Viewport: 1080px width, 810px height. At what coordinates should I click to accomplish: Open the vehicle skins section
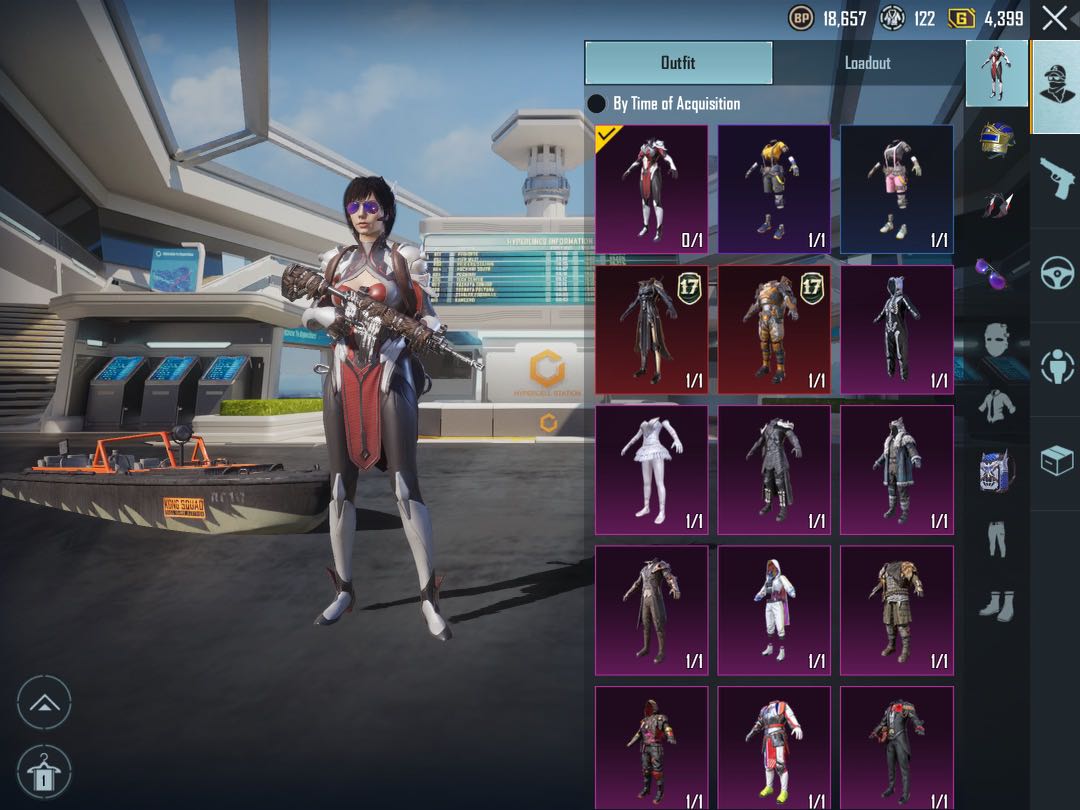[x=1056, y=274]
